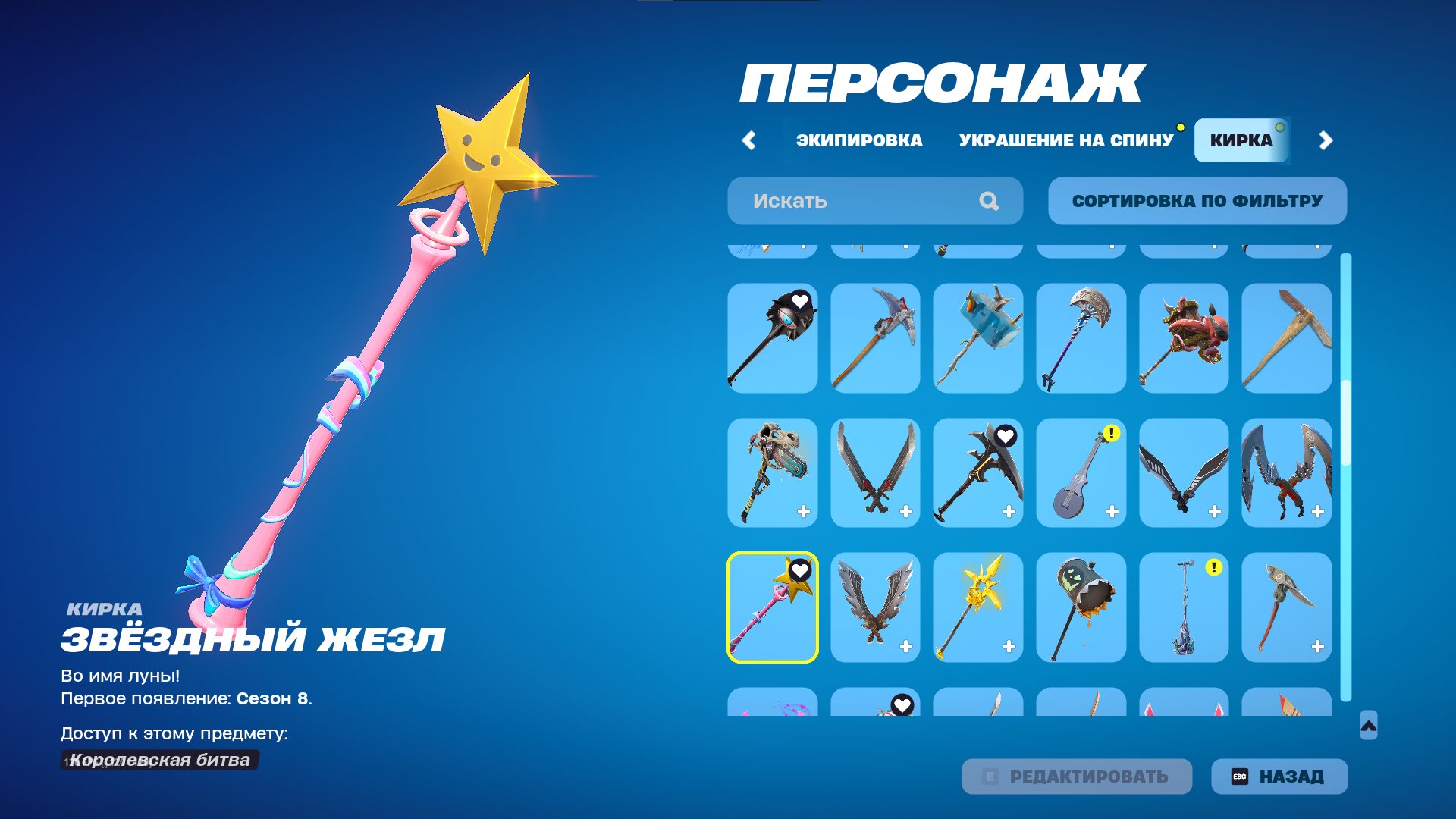
Task: Select the crossed dual swords pickaxe
Action: pos(874,474)
